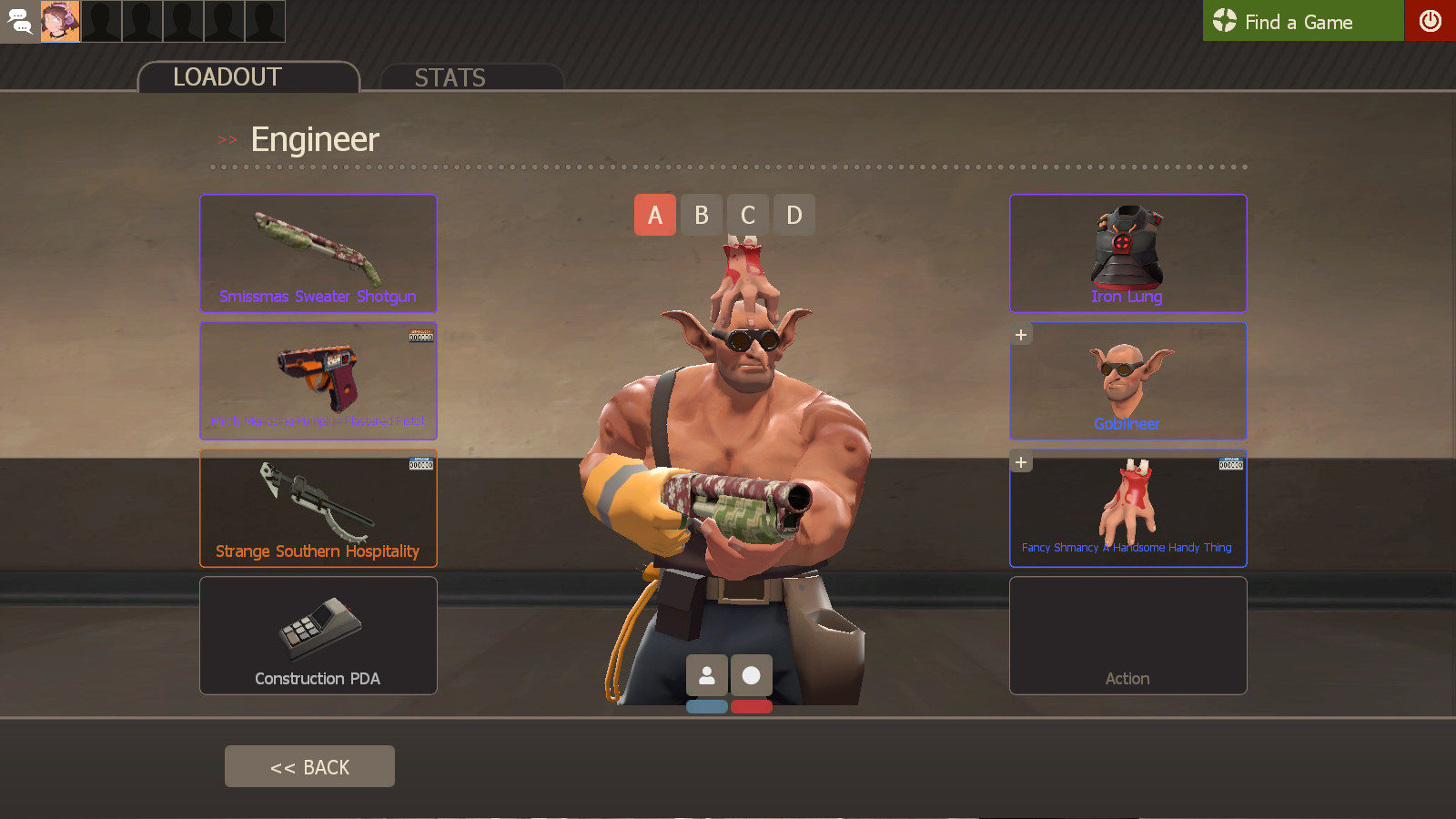Click the red power quit icon
This screenshot has height=819, width=1456.
coord(1431,21)
